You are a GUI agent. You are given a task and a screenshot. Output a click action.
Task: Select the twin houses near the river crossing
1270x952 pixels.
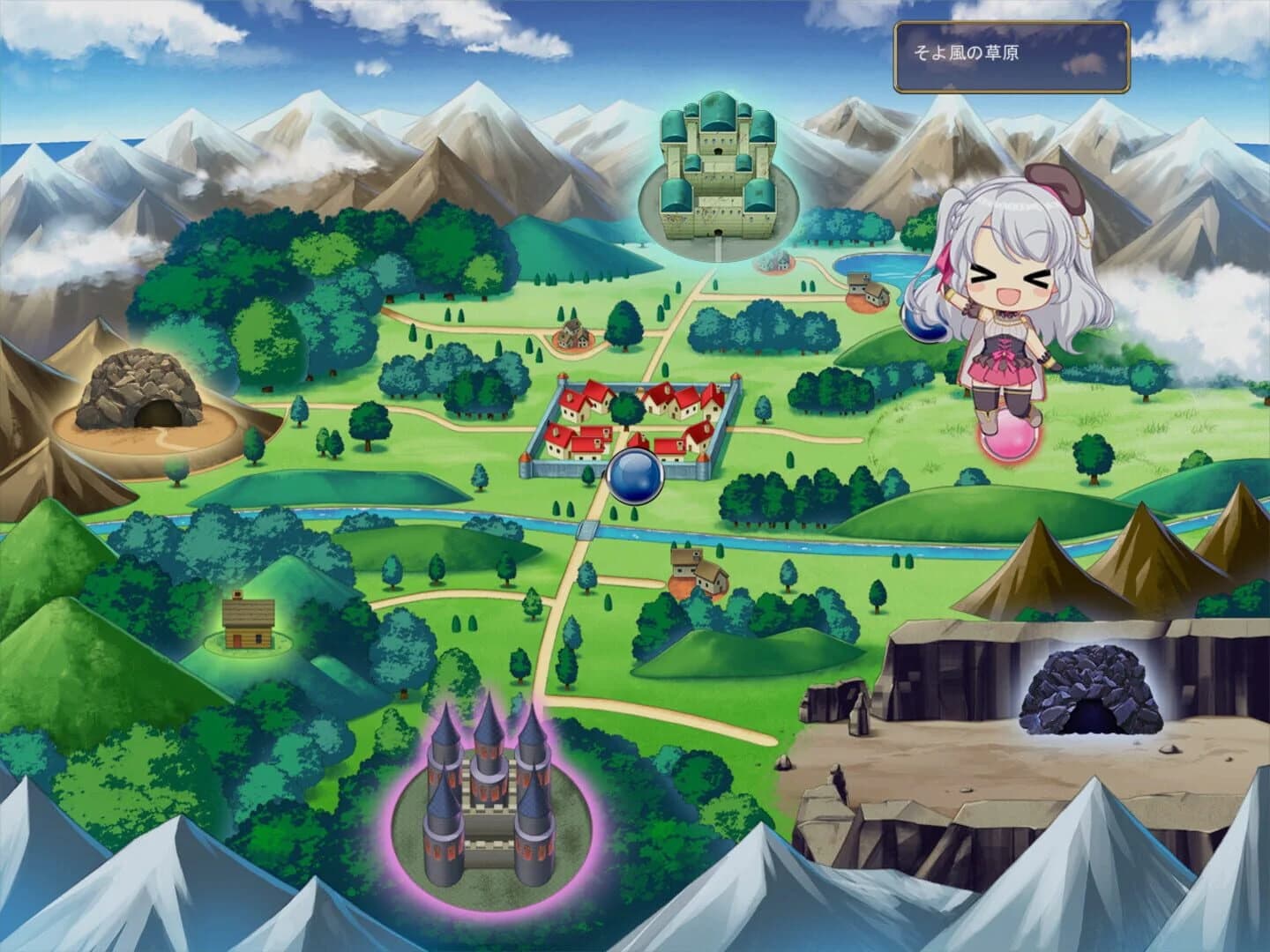click(701, 573)
